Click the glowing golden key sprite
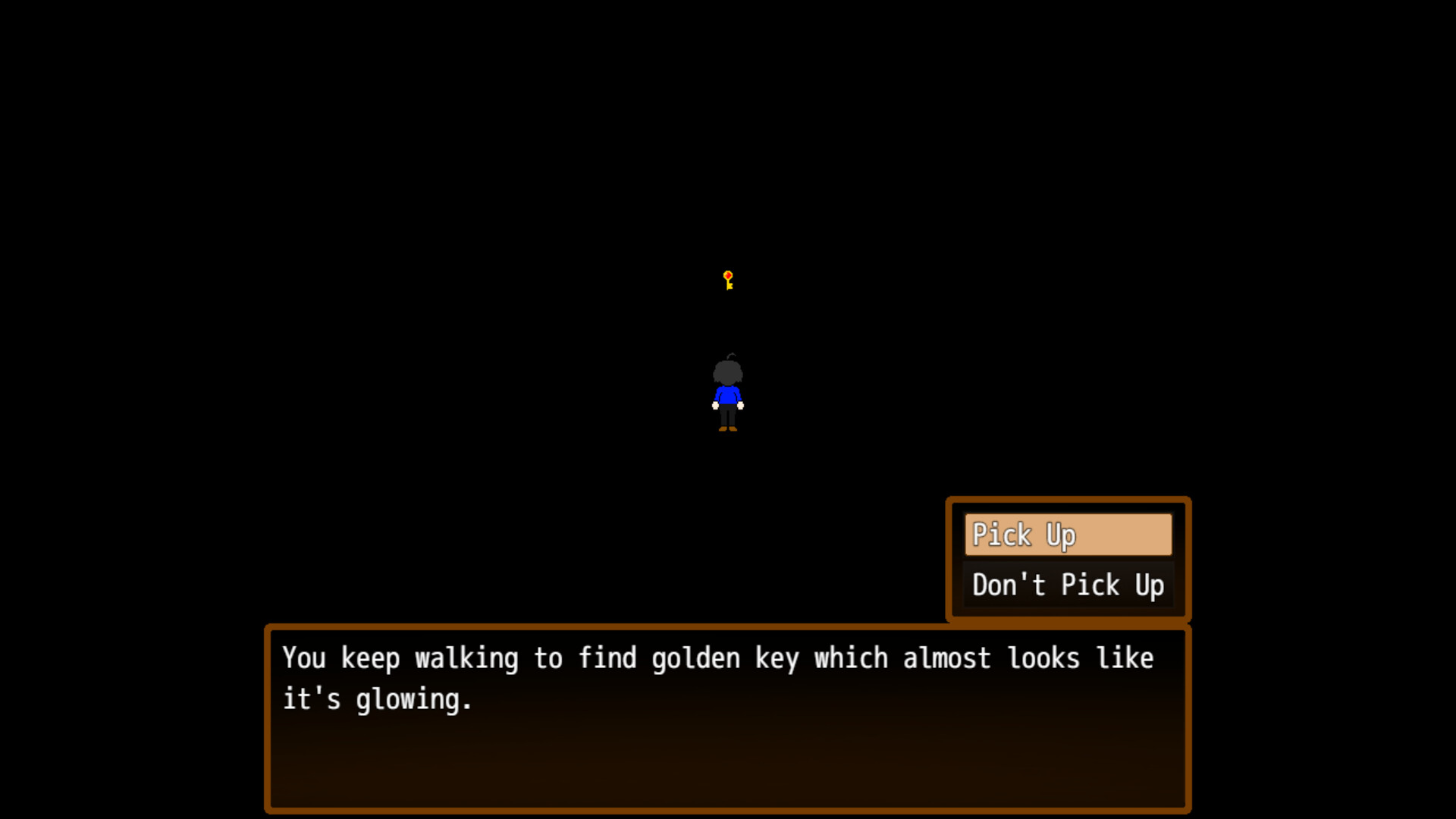Screen dimensions: 1456x819 (727, 281)
